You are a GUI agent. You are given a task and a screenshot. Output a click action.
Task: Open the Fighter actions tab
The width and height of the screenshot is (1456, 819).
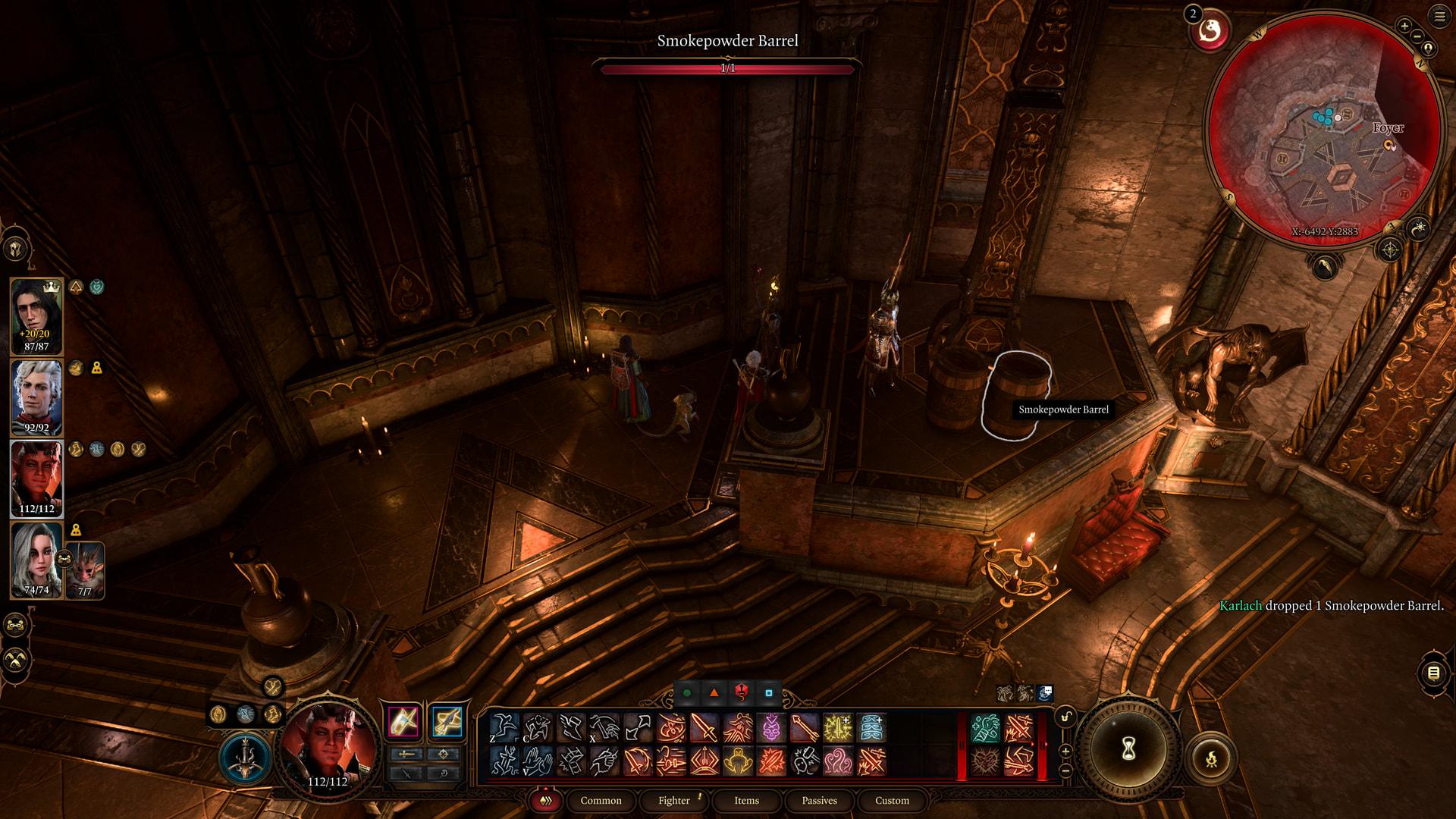(673, 800)
